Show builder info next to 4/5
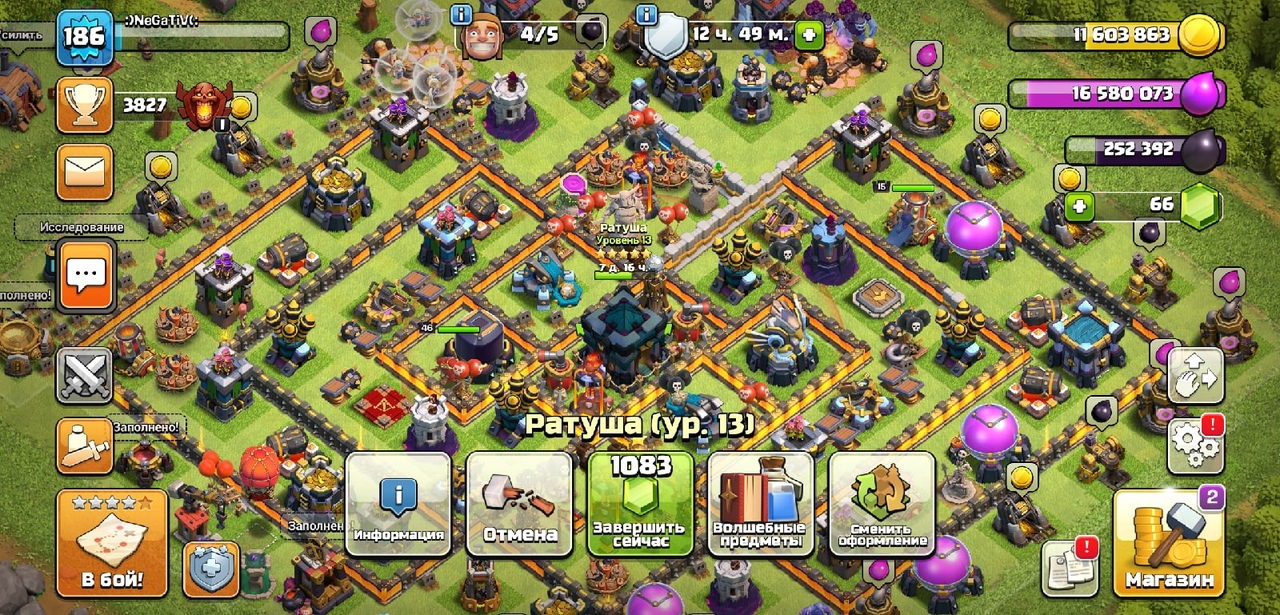This screenshot has width=1280, height=615. click(x=462, y=14)
